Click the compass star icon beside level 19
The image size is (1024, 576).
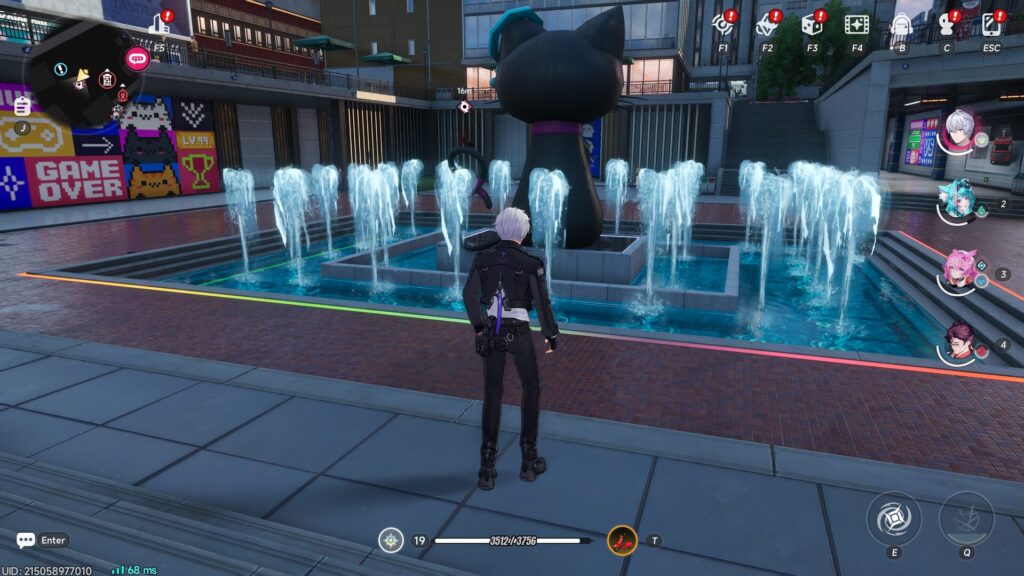(391, 541)
